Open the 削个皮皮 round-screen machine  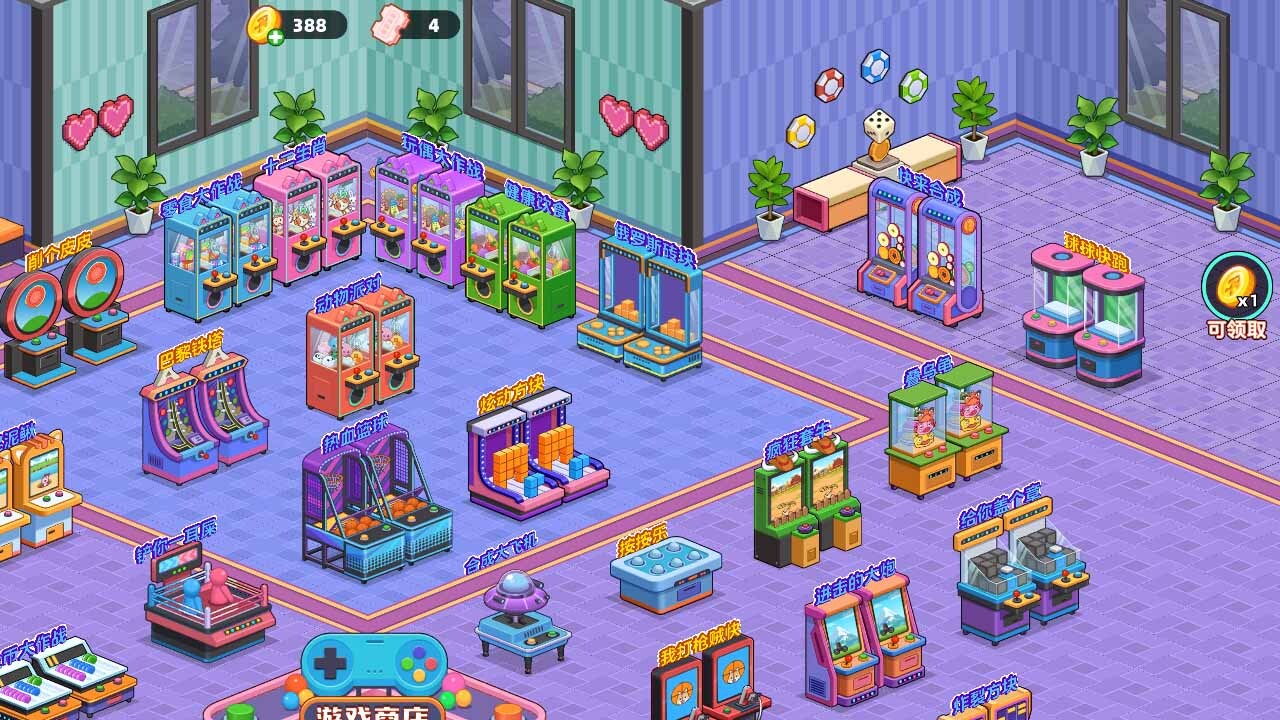point(66,315)
